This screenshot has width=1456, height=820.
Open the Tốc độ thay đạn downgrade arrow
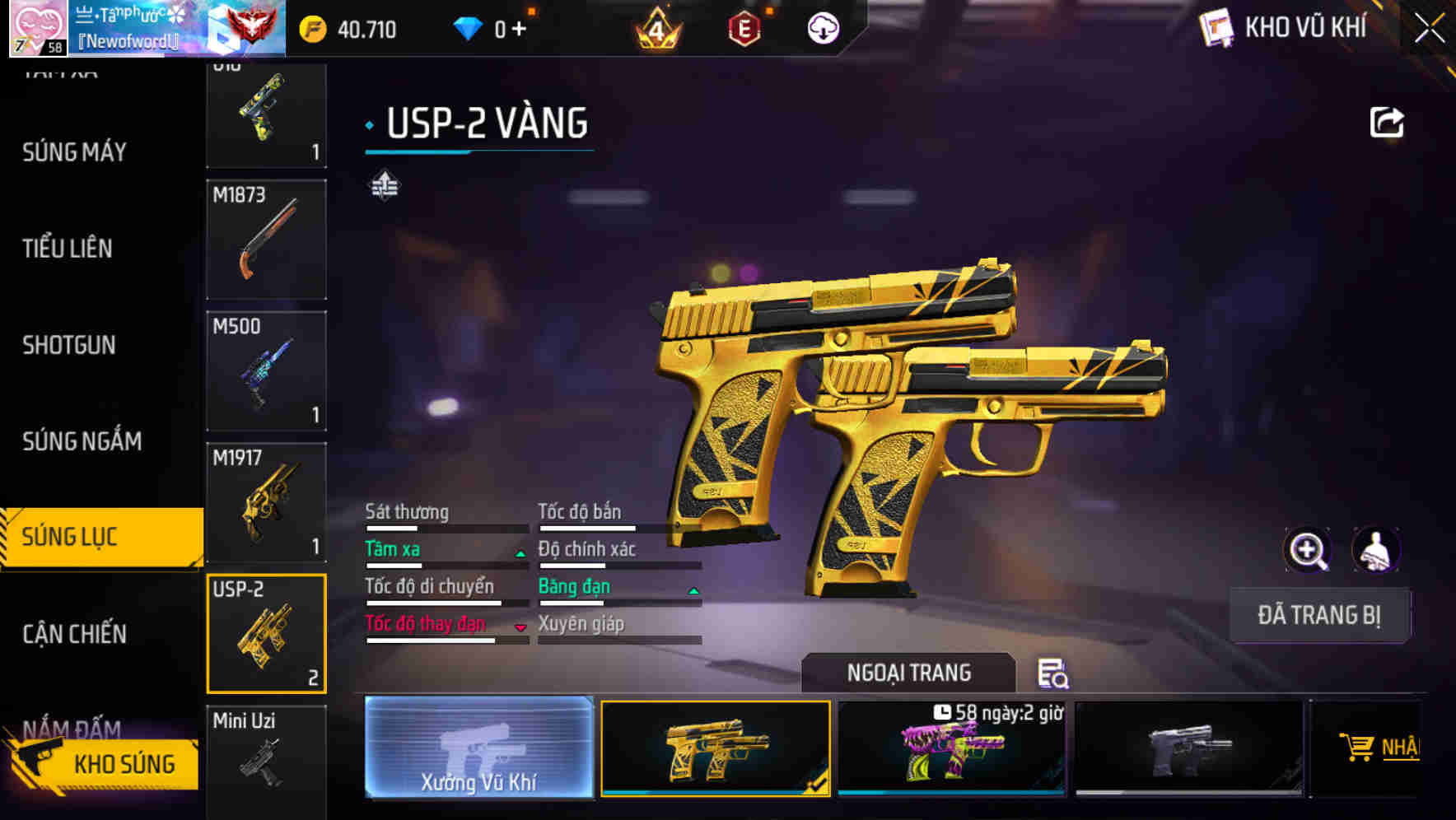coord(520,628)
